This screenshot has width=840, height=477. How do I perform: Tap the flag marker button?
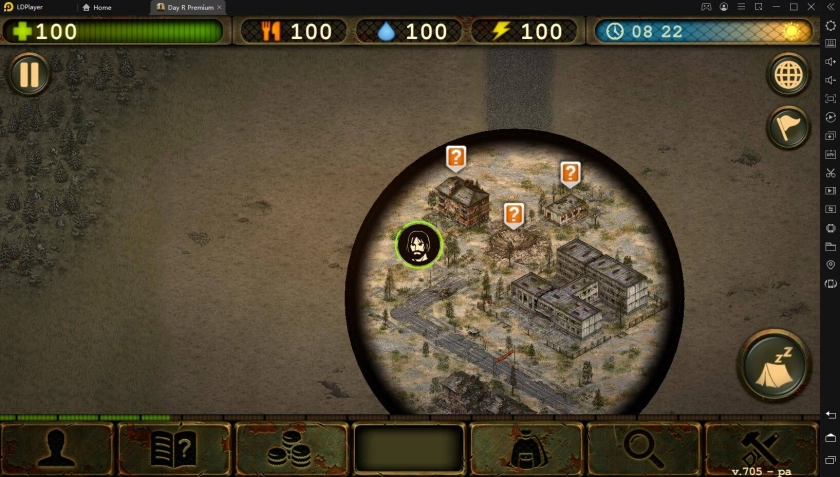(x=788, y=127)
